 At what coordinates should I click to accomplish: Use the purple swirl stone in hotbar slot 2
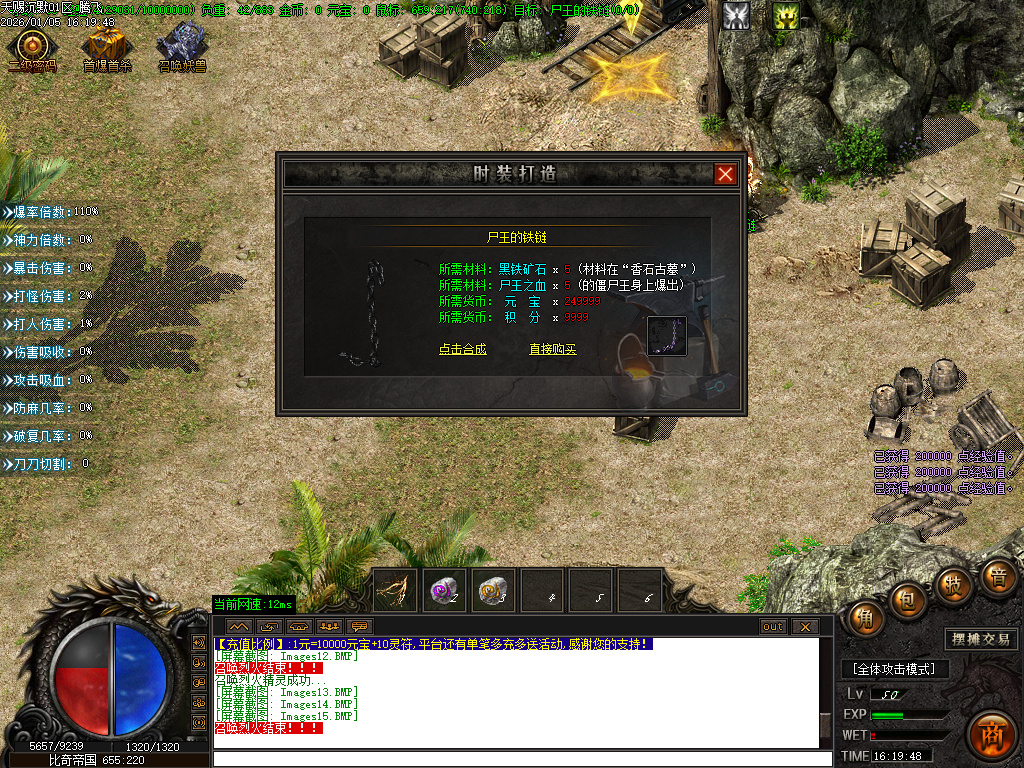coord(443,590)
